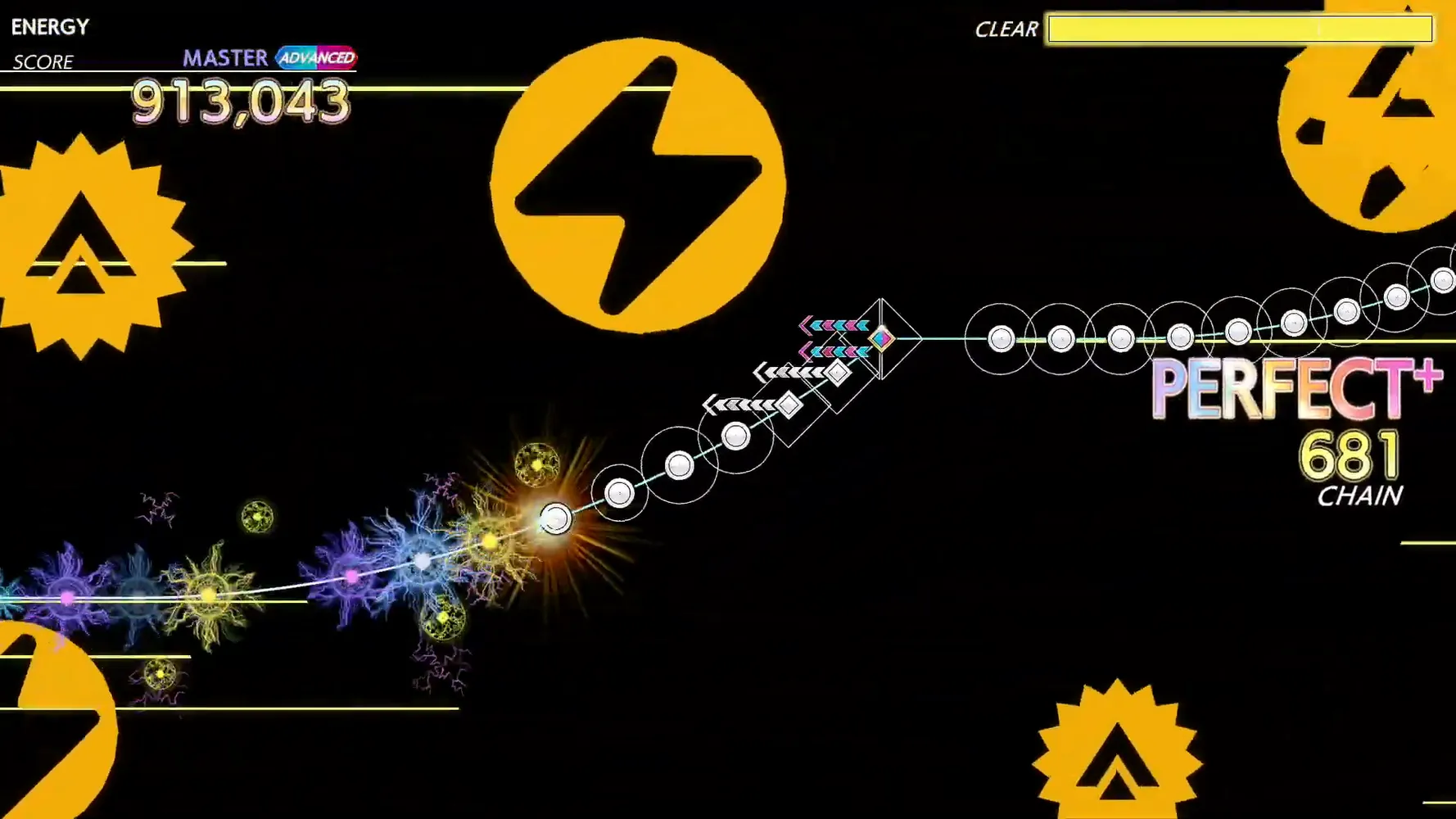Click the glowing note at the hit point
The image size is (1456, 819).
(557, 518)
